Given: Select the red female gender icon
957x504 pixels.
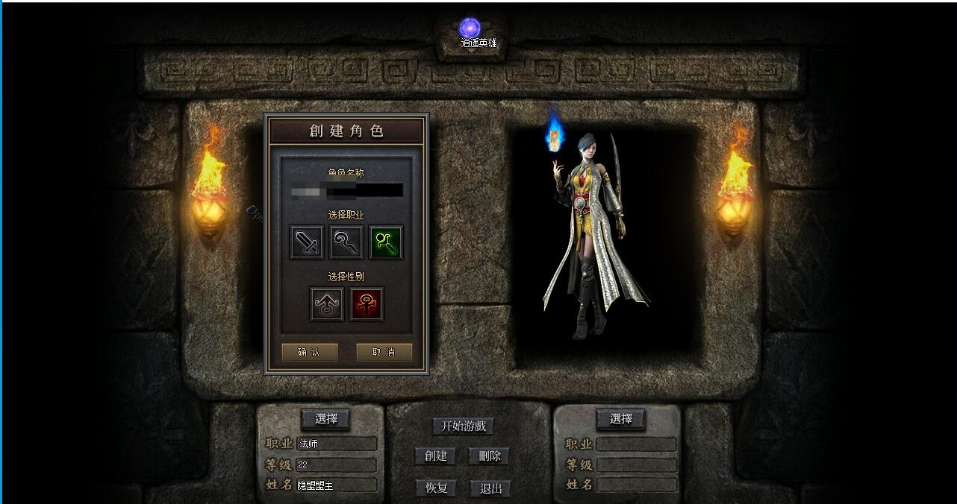Looking at the screenshot, I should coord(366,304).
